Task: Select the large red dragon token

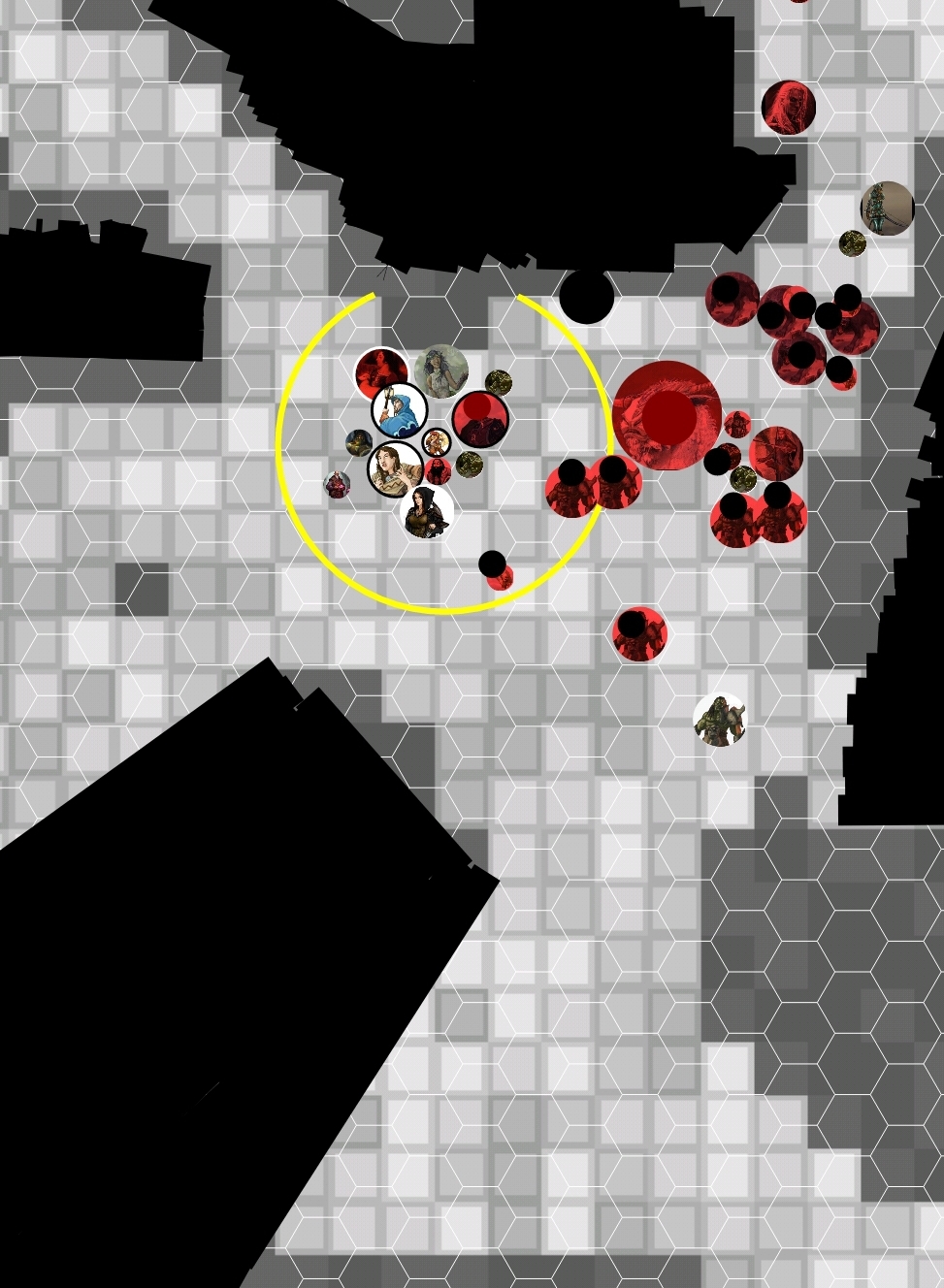Action: [667, 415]
